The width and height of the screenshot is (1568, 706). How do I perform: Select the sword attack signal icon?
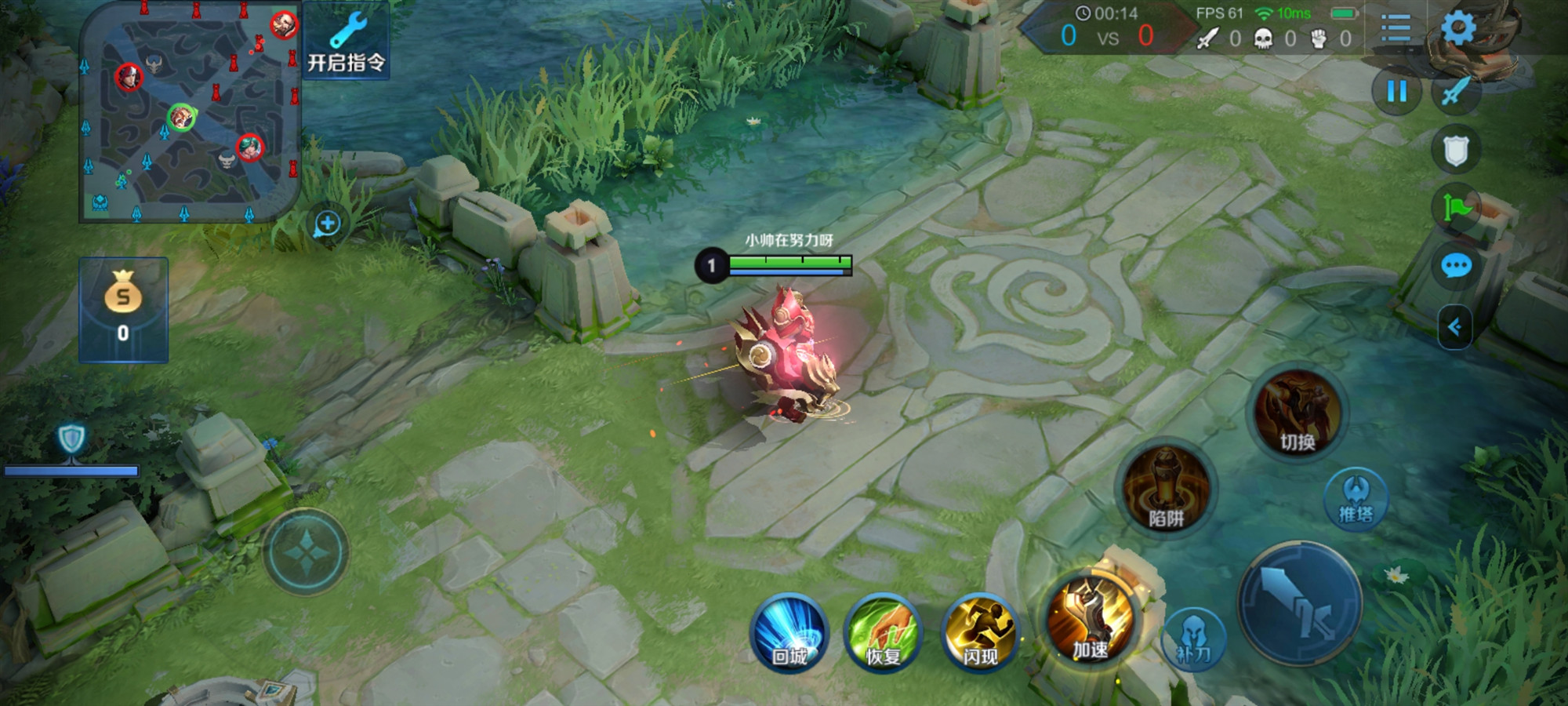point(1456,92)
